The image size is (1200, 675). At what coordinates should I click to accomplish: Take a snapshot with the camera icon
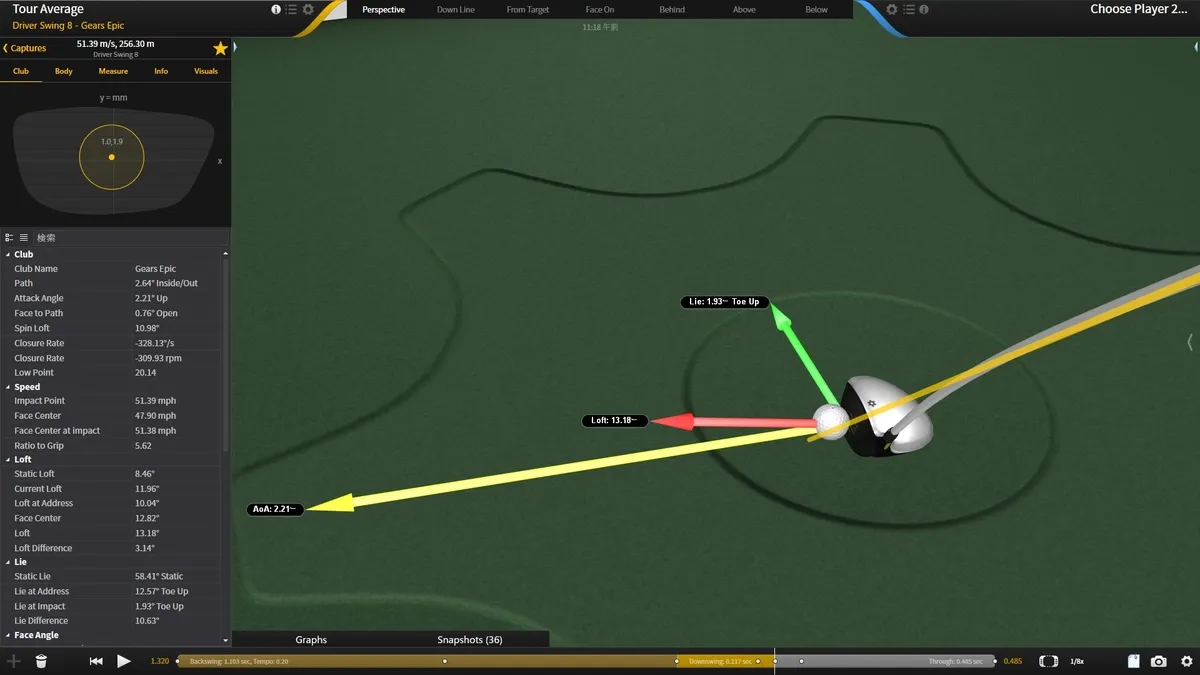(1158, 661)
